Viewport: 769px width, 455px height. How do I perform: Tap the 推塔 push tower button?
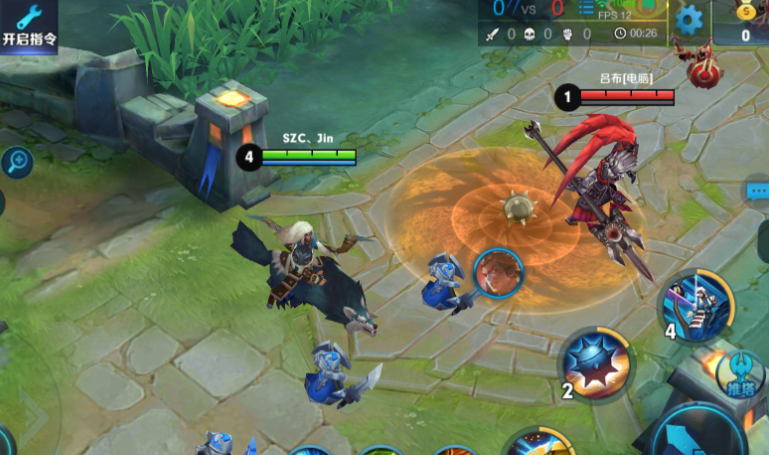point(743,371)
